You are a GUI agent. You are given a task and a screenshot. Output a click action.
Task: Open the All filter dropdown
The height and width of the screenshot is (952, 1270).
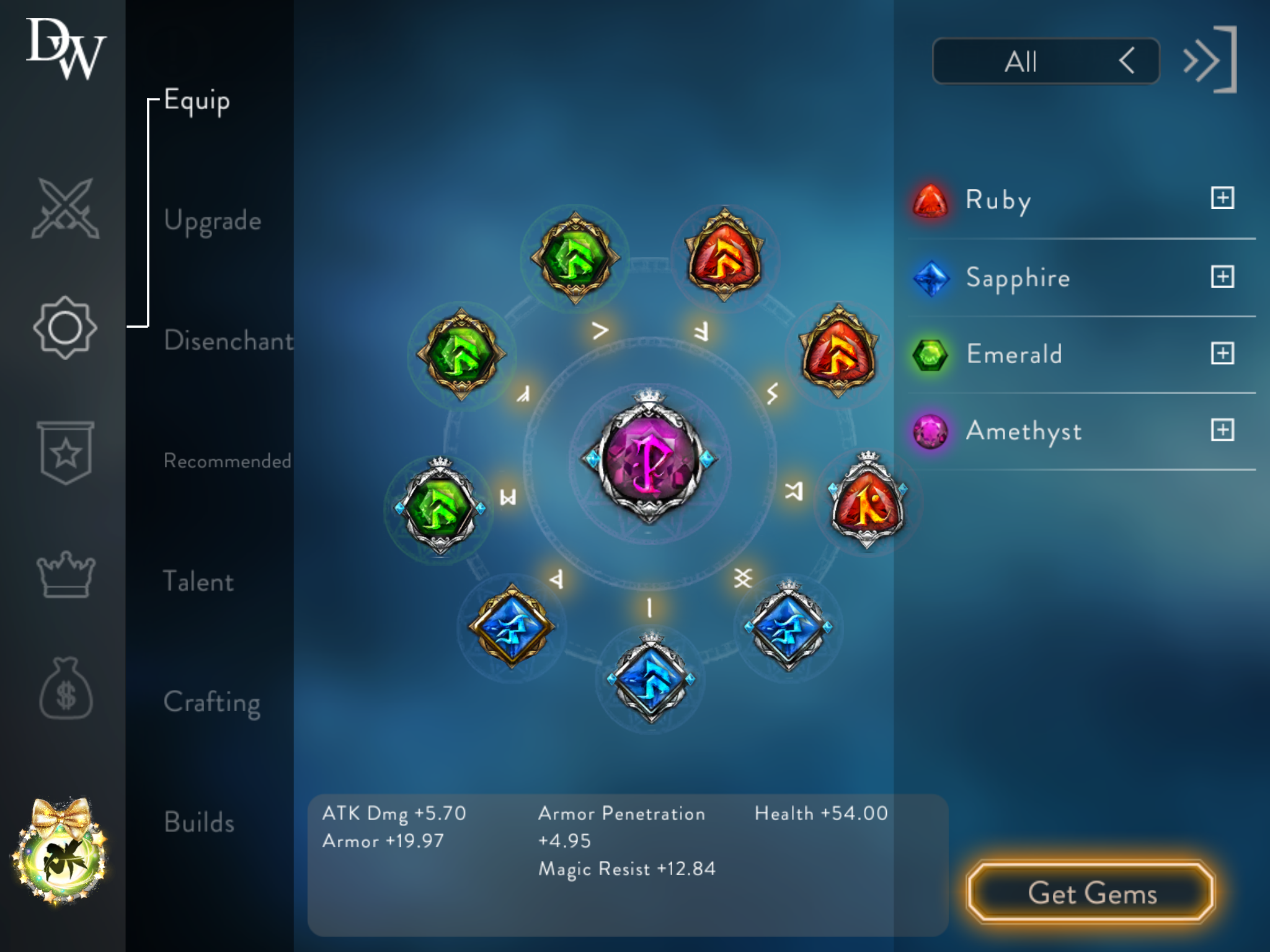pos(1046,61)
